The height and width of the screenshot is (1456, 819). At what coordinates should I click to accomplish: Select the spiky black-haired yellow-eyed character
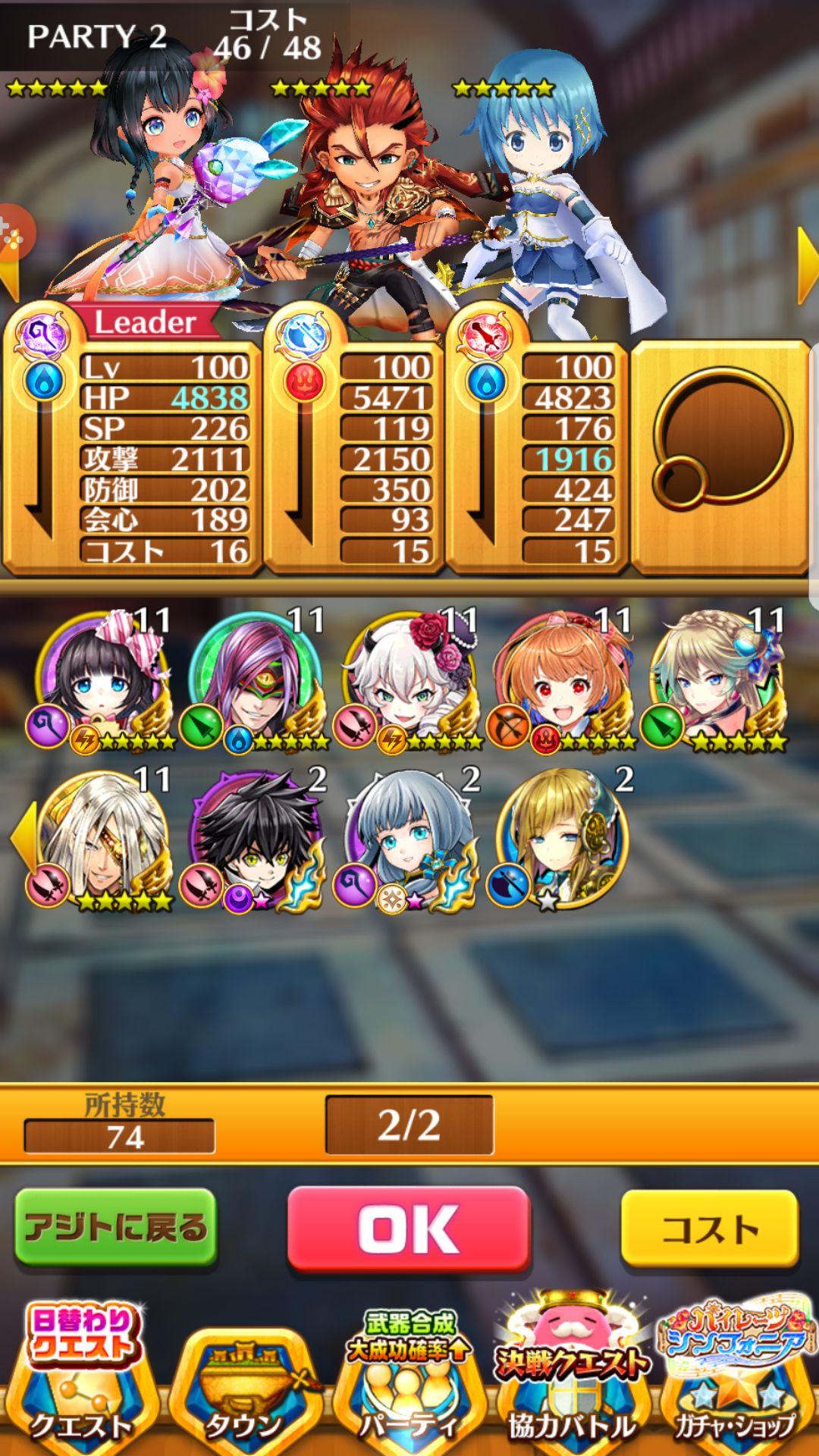[x=256, y=838]
